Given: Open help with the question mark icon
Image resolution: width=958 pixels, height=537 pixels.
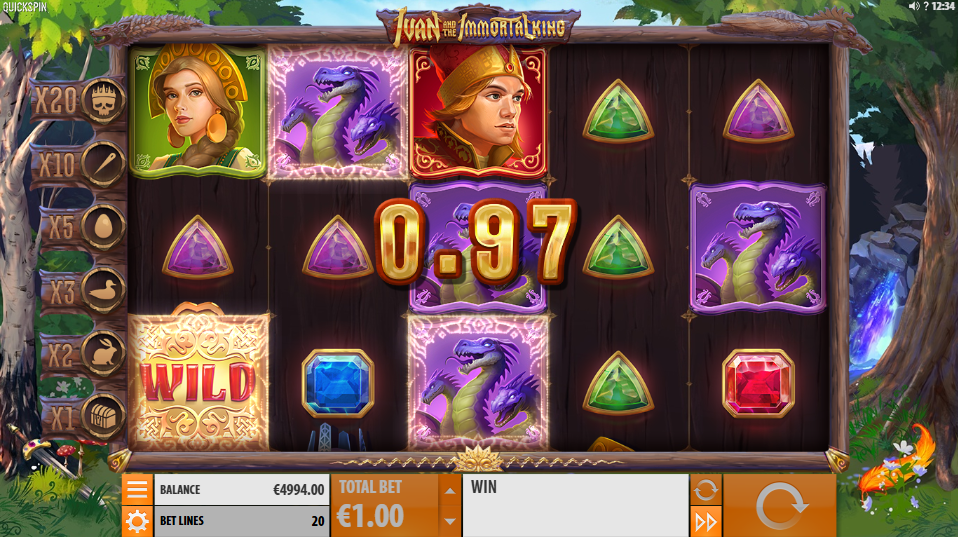Looking at the screenshot, I should click(x=926, y=6).
